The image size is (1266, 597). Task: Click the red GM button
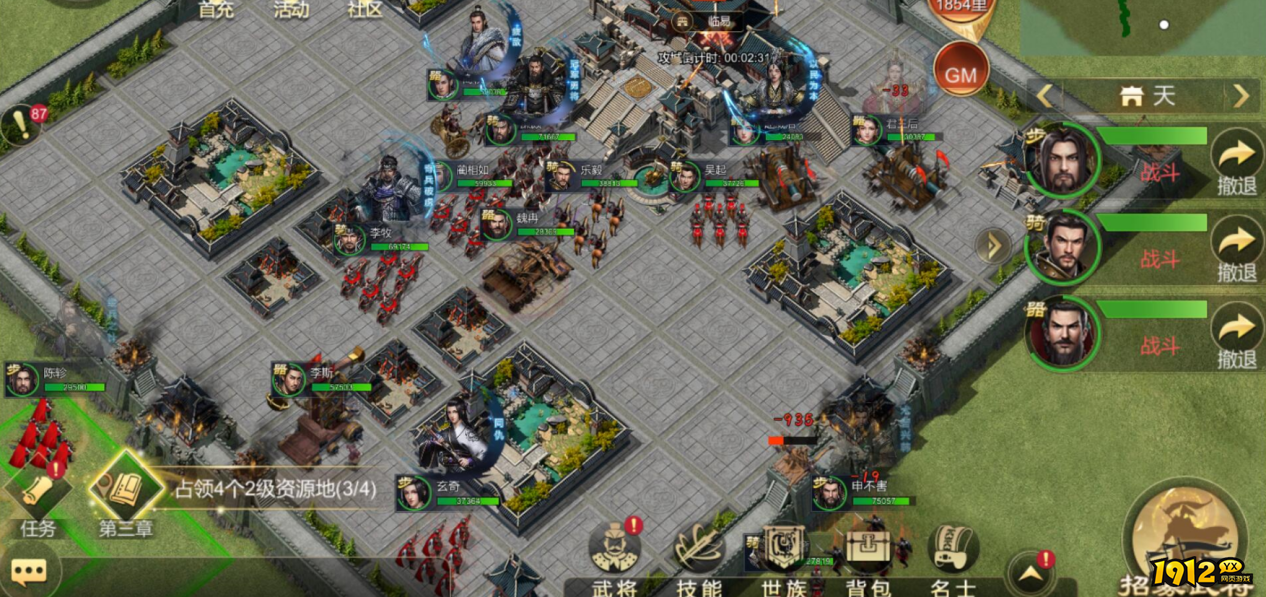[960, 74]
